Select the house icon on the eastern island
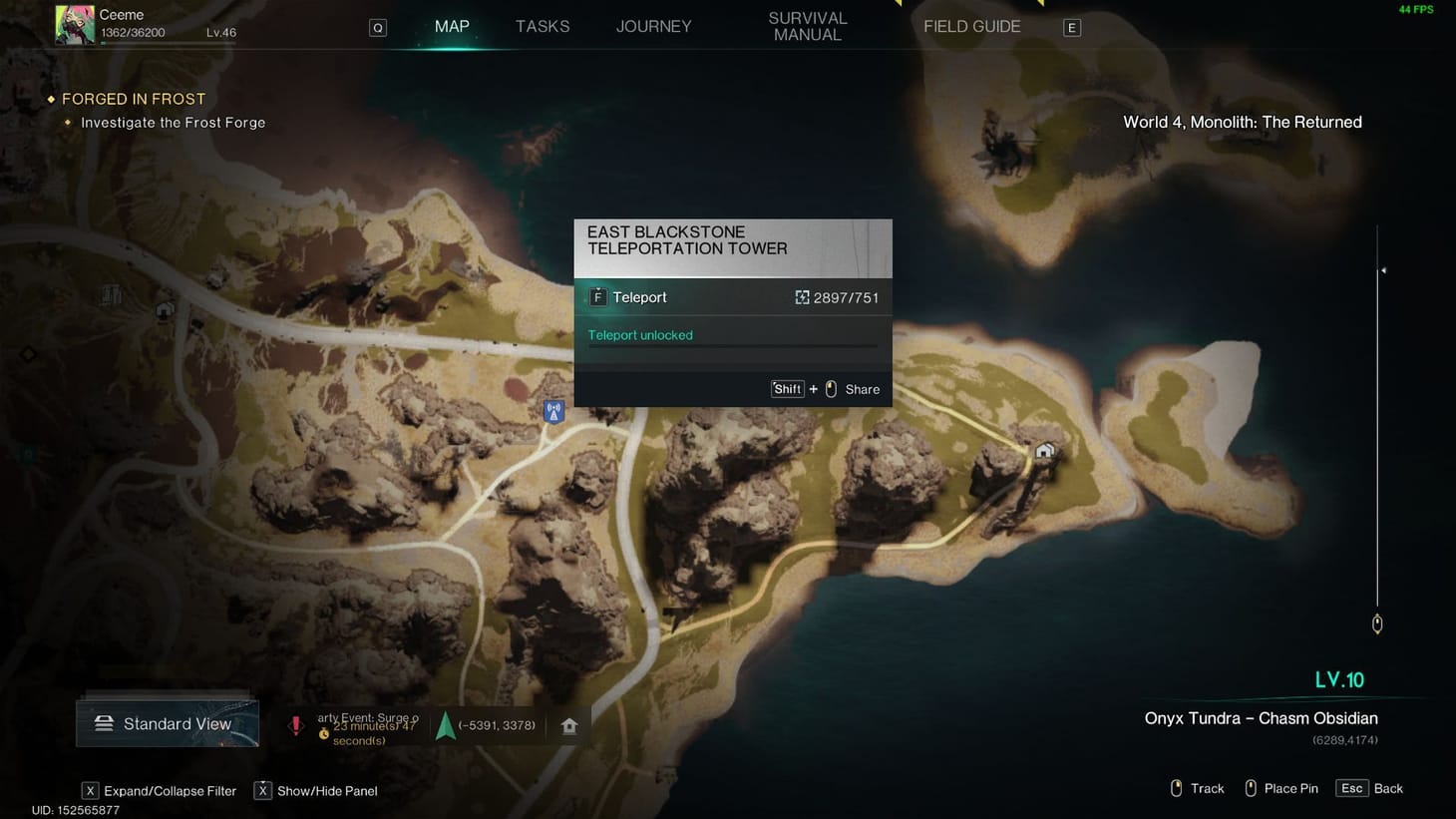The height and width of the screenshot is (819, 1456). tap(1043, 450)
